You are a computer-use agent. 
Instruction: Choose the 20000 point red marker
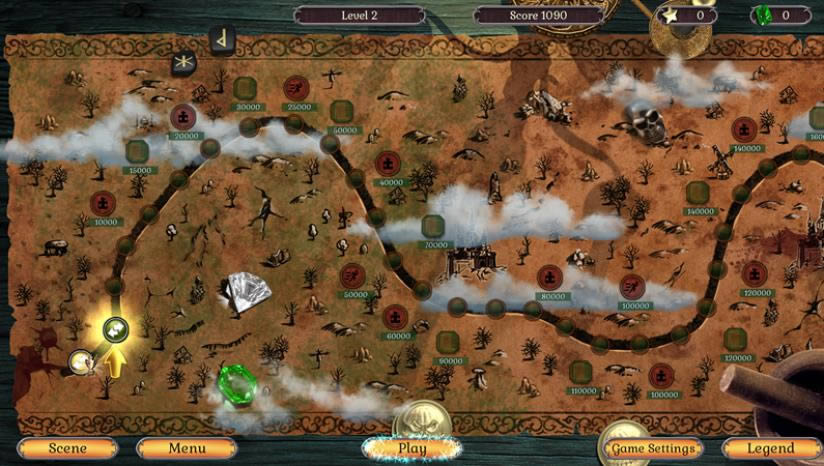click(x=183, y=117)
